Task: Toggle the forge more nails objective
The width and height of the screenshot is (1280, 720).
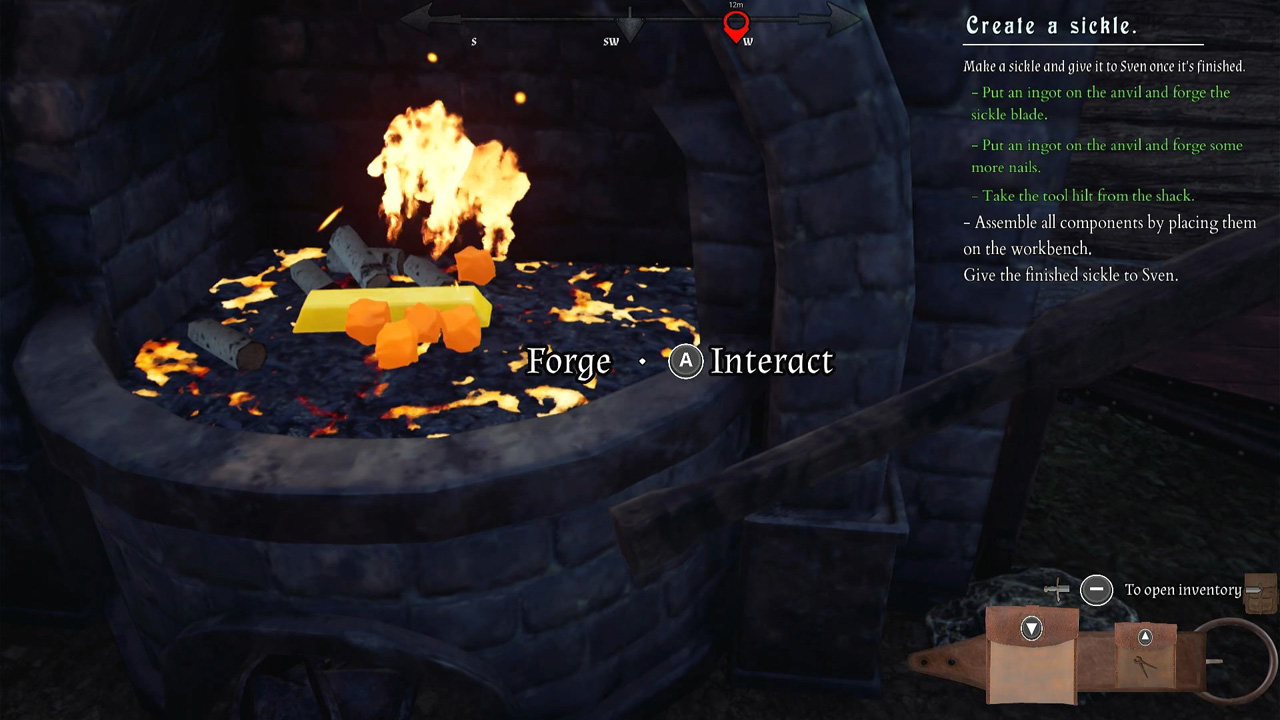Action: (x=1107, y=156)
